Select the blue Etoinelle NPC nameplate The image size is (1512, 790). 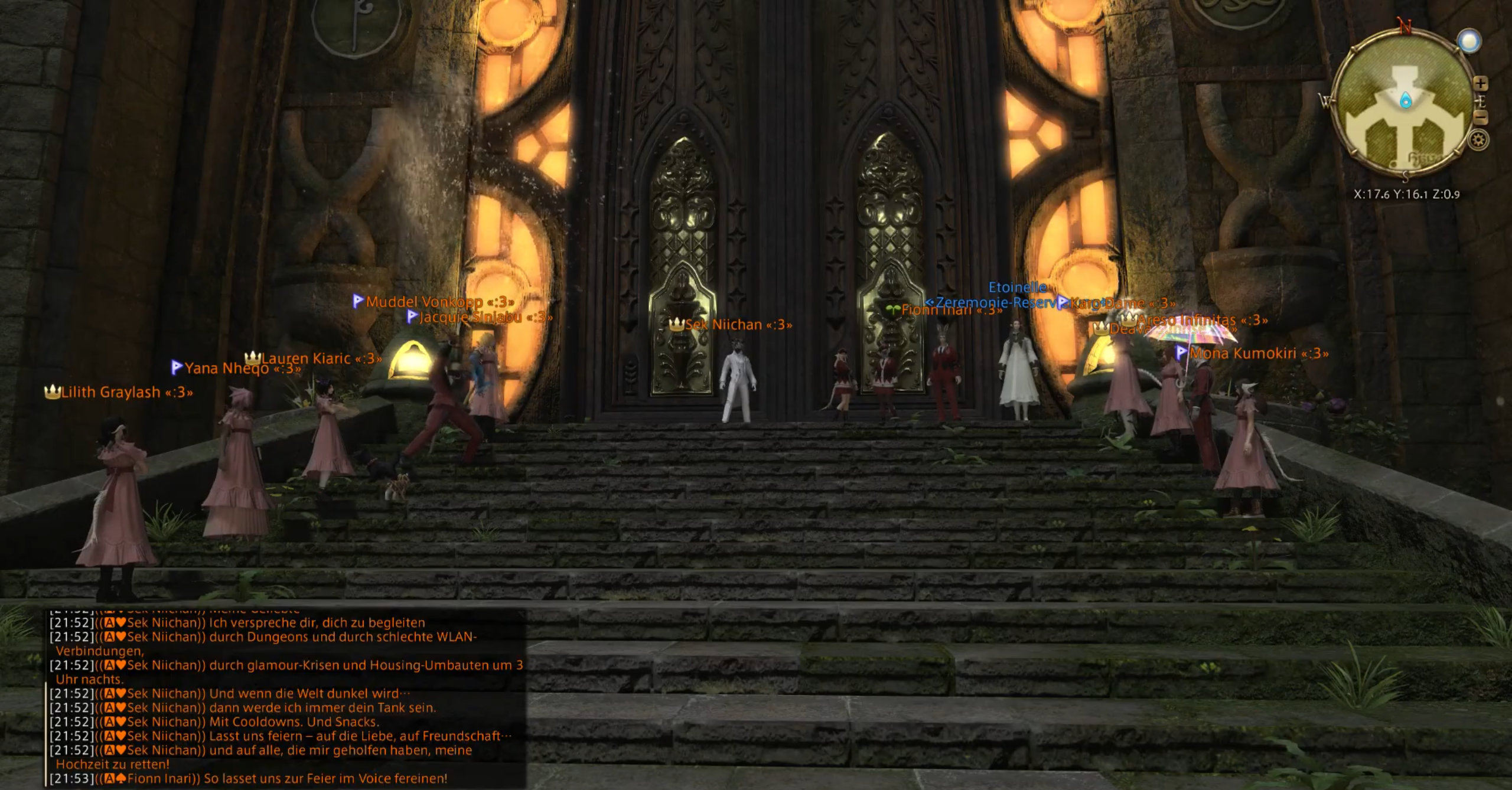(1017, 288)
